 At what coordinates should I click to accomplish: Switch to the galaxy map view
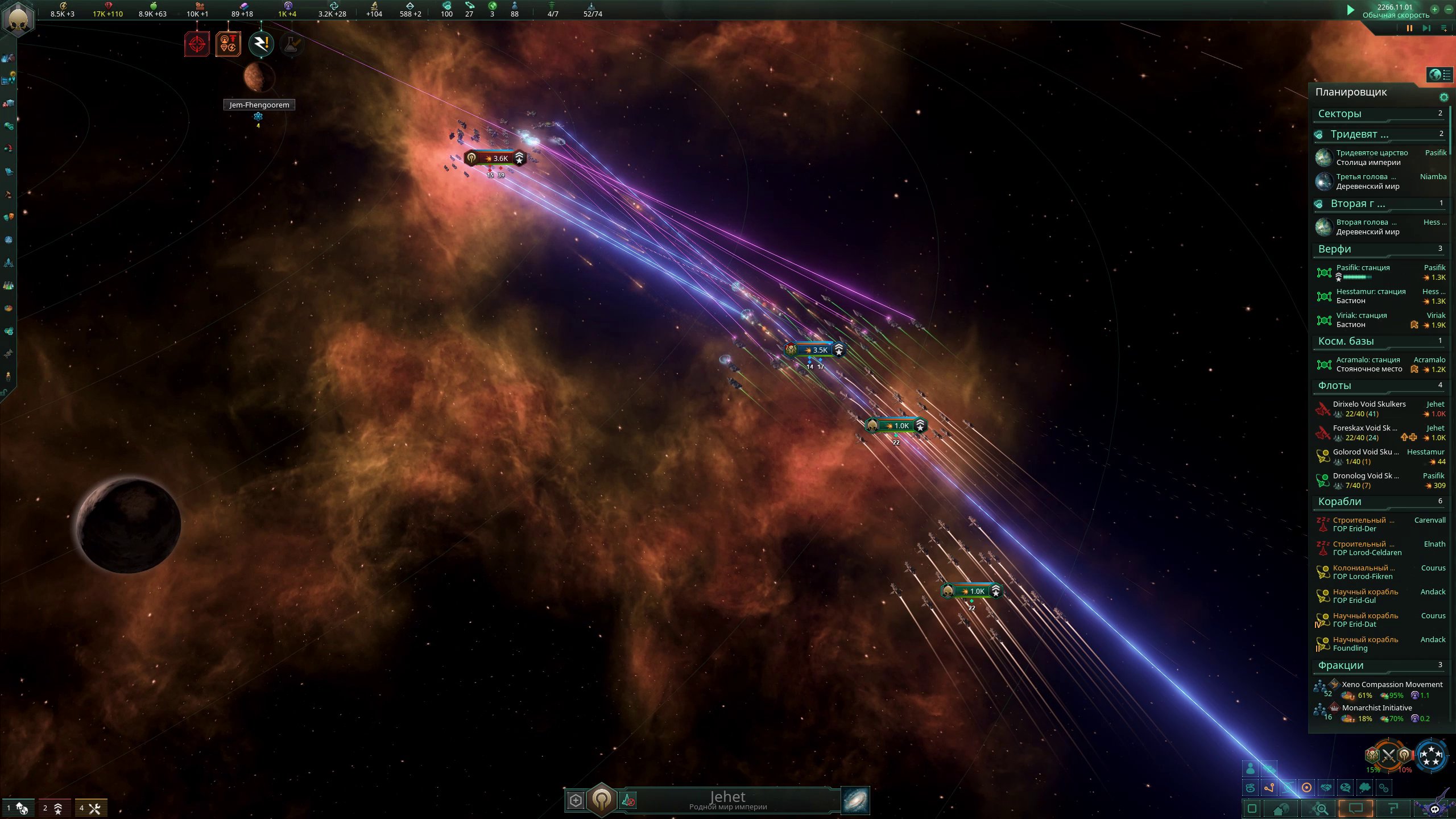pos(855,800)
